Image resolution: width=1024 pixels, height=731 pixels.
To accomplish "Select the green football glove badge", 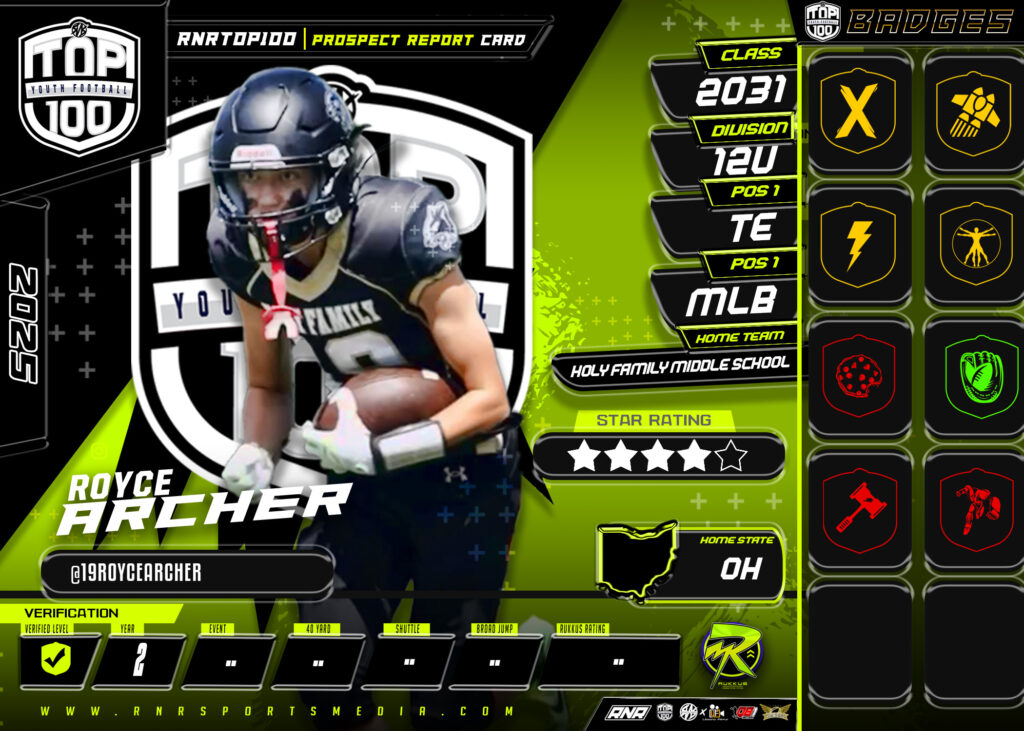I will point(972,376).
